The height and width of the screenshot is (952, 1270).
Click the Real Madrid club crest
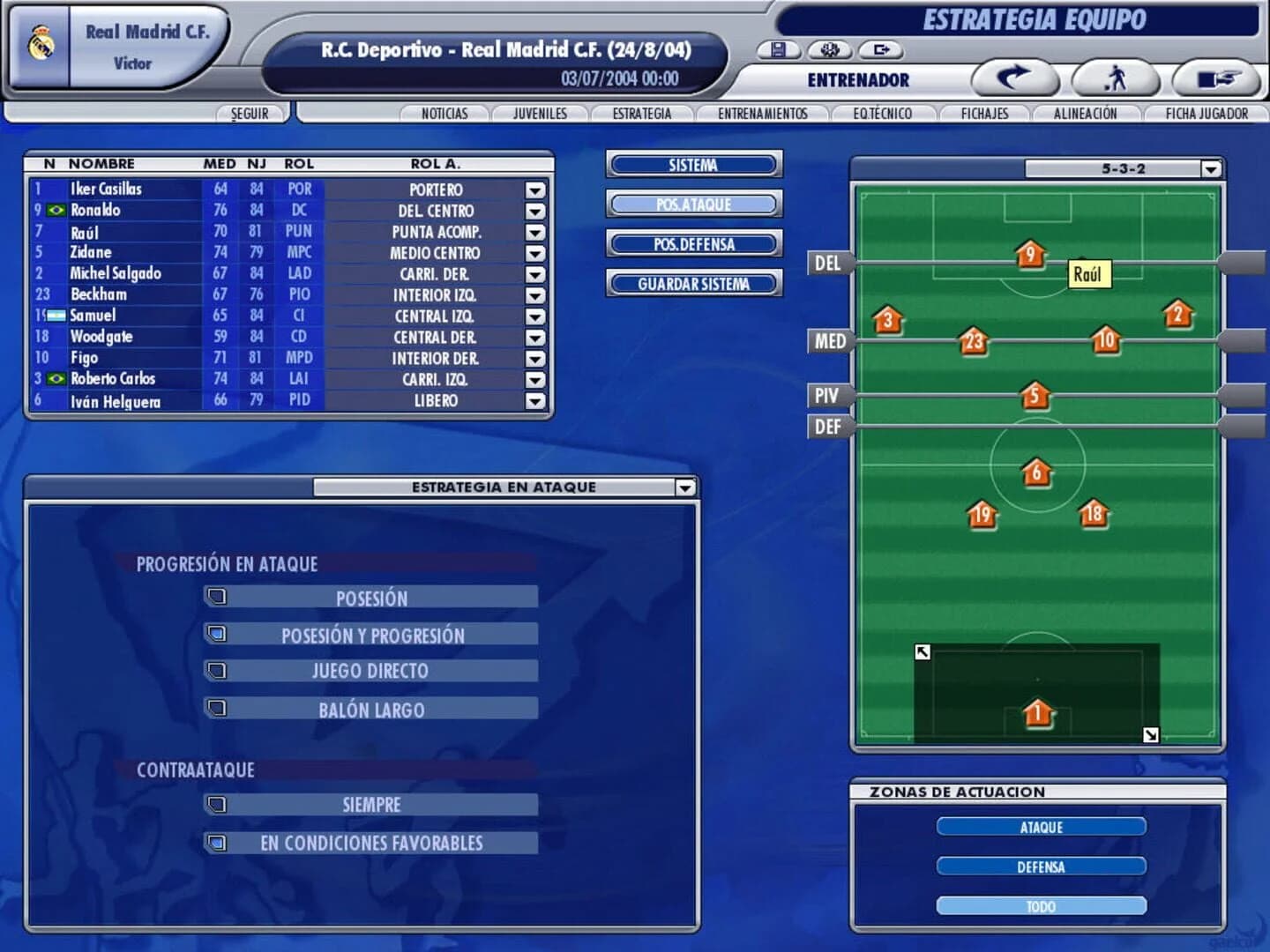click(39, 41)
